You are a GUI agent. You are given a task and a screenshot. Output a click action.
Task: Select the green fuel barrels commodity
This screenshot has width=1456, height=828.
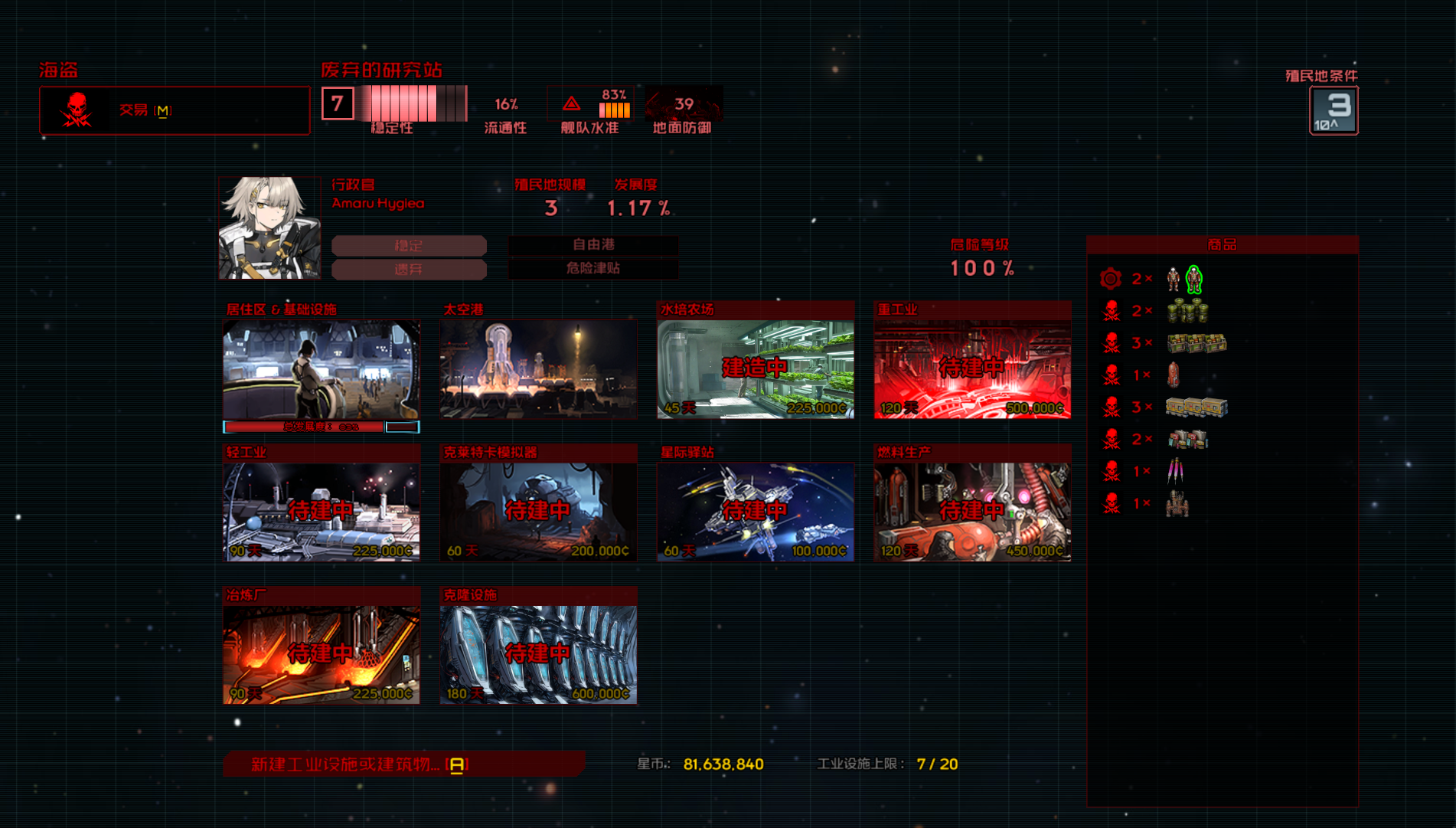(1187, 311)
